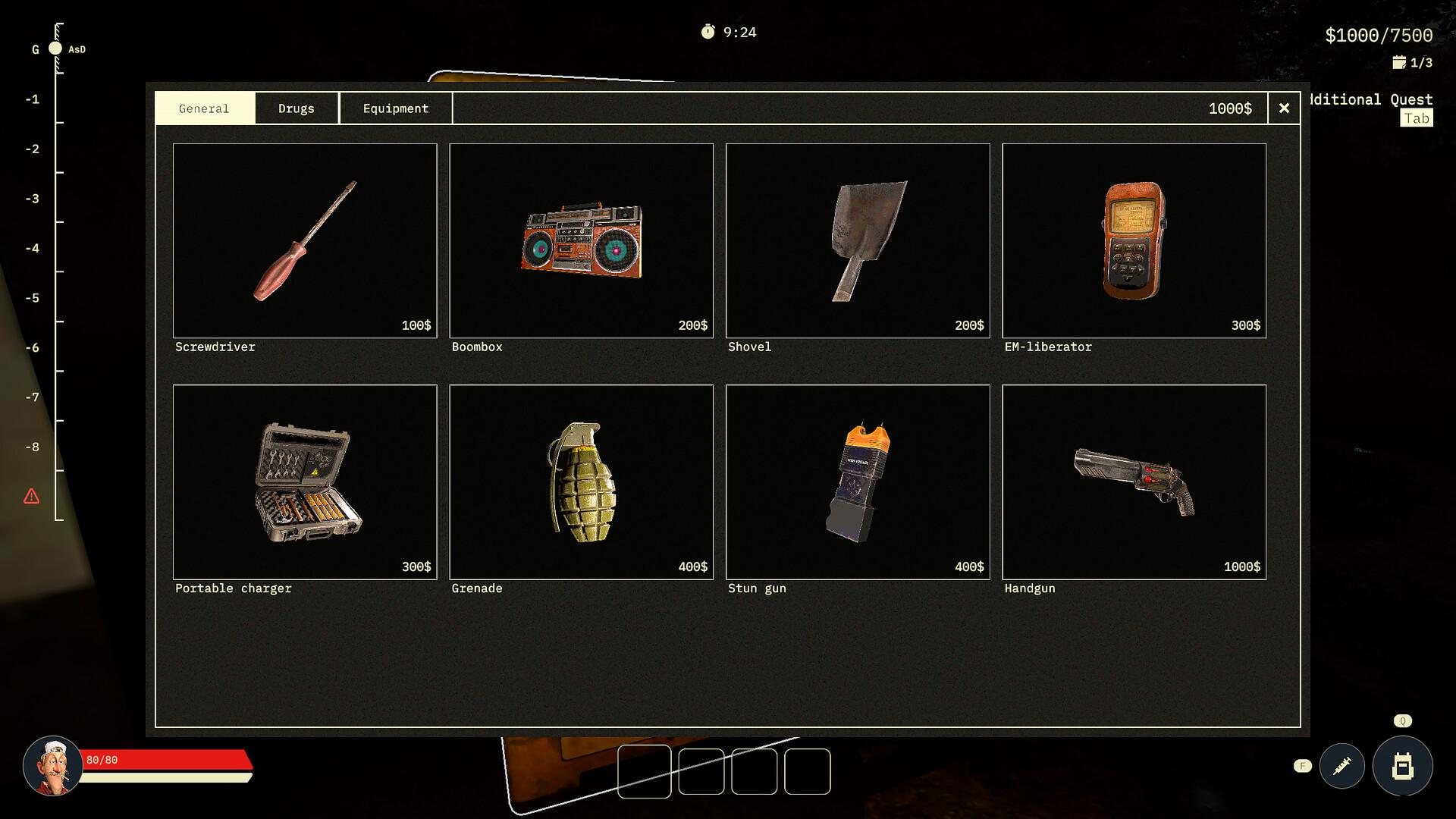Open the Drugs shop tab
Viewport: 1456px width, 819px height.
(x=297, y=108)
